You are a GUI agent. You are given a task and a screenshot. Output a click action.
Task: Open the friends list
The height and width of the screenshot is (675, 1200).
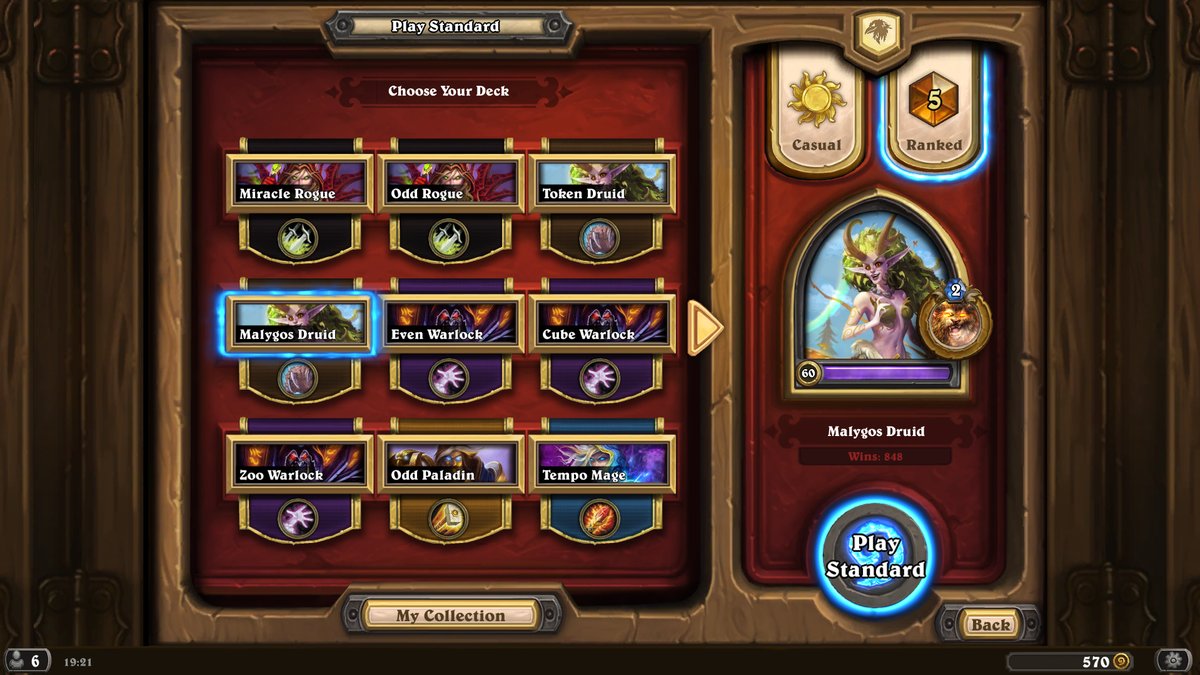pyautogui.click(x=26, y=661)
